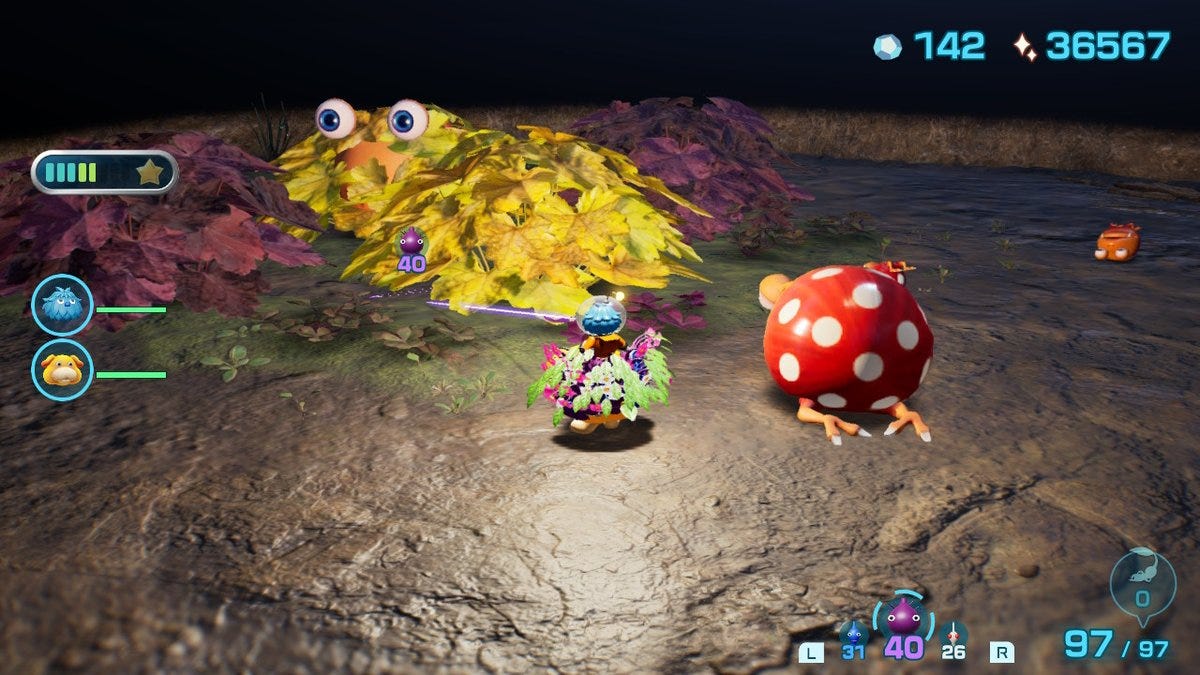Choose the selected Purple Pikmin icon
Viewport: 1200px width, 675px height.
coord(903,618)
